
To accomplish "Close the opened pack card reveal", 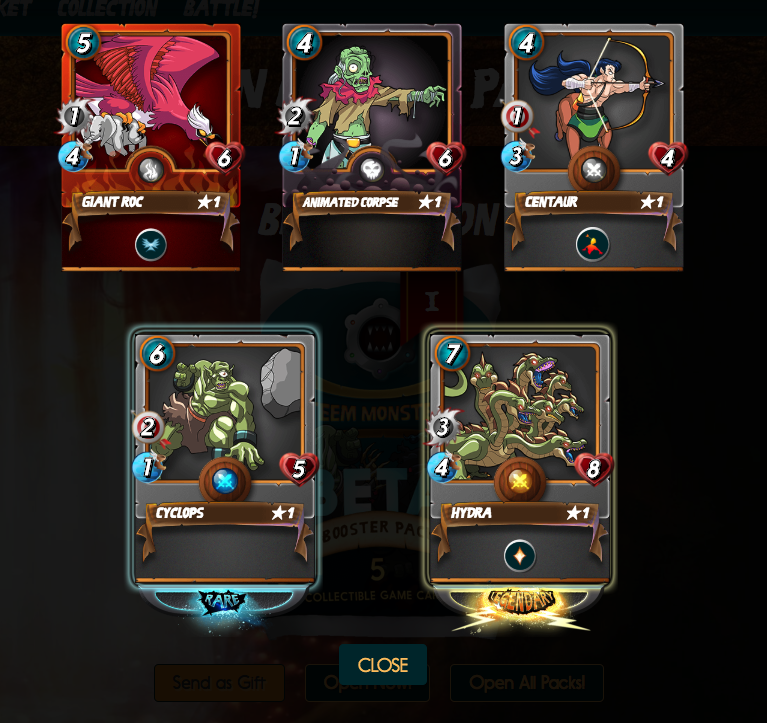I will (383, 665).
